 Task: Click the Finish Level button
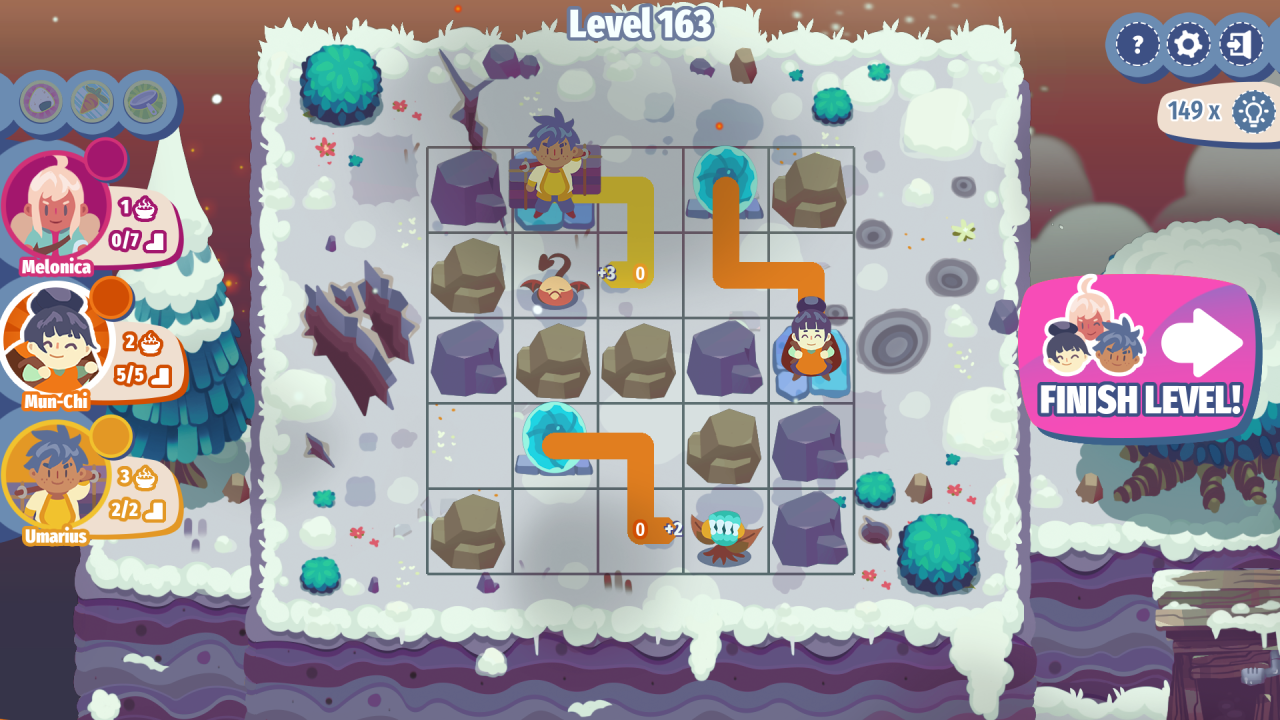tap(1140, 358)
